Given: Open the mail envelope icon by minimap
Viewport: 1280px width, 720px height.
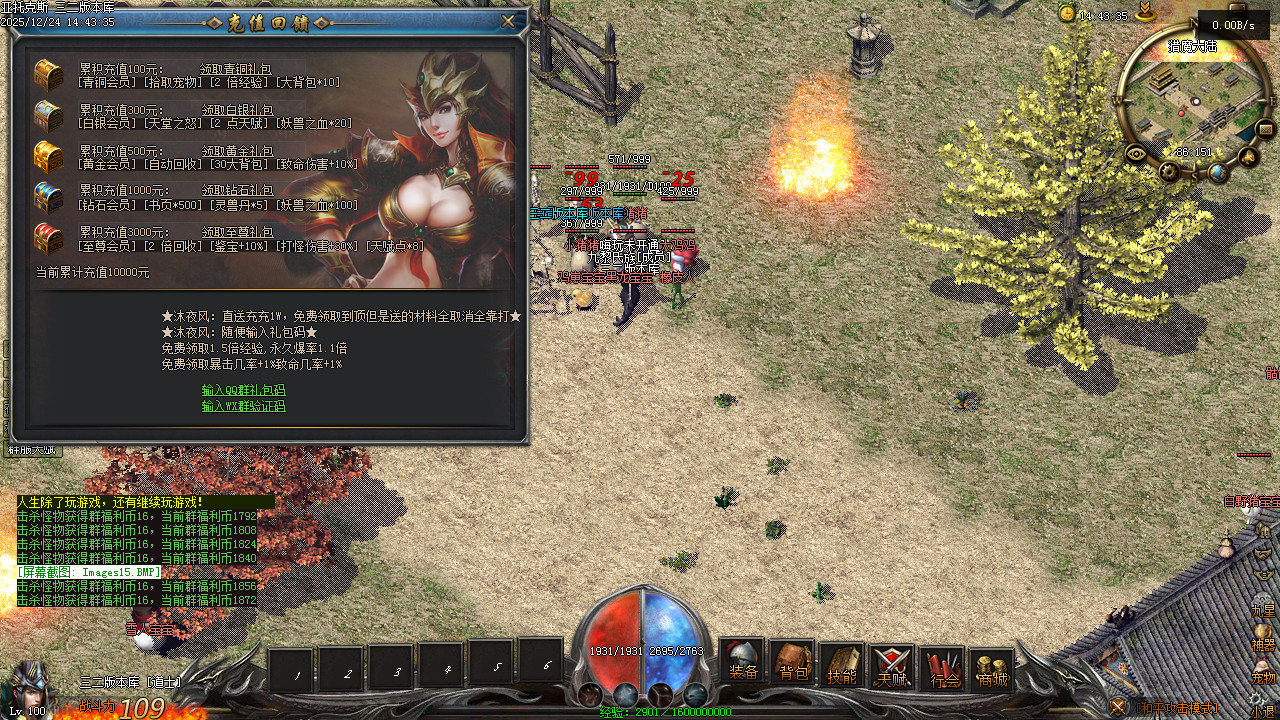Looking at the screenshot, I should coord(1265,129).
